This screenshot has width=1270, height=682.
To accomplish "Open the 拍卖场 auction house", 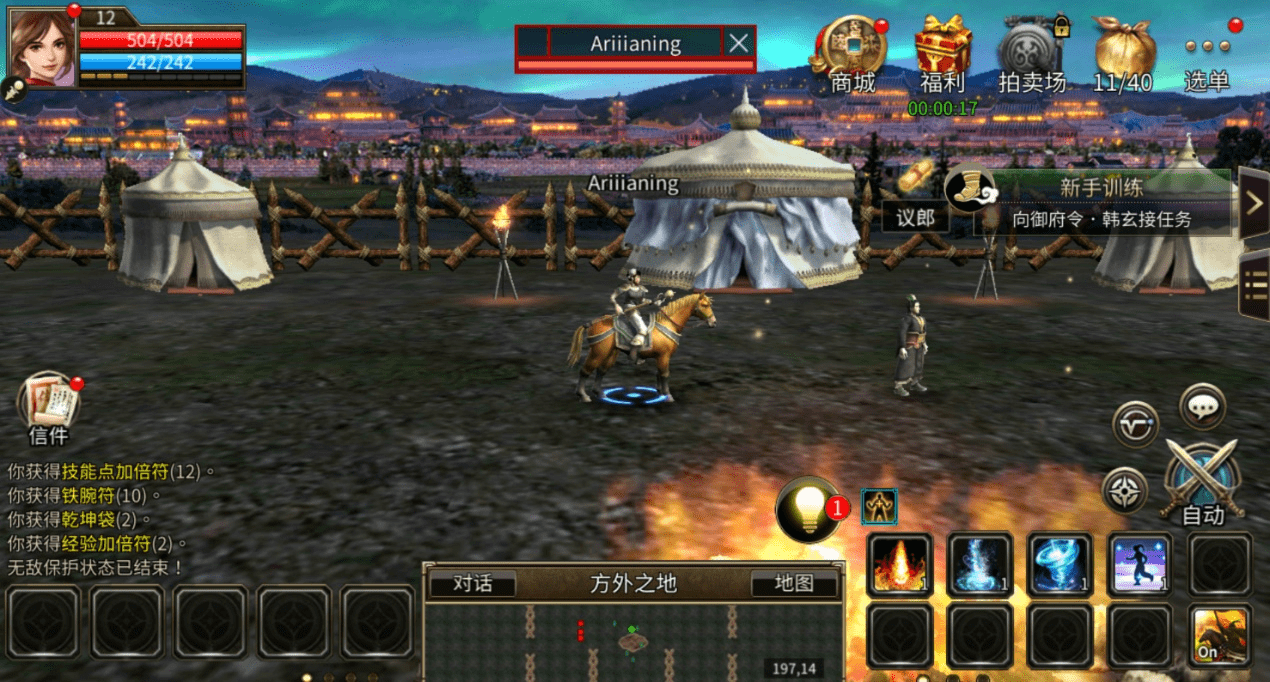I will (x=1031, y=50).
